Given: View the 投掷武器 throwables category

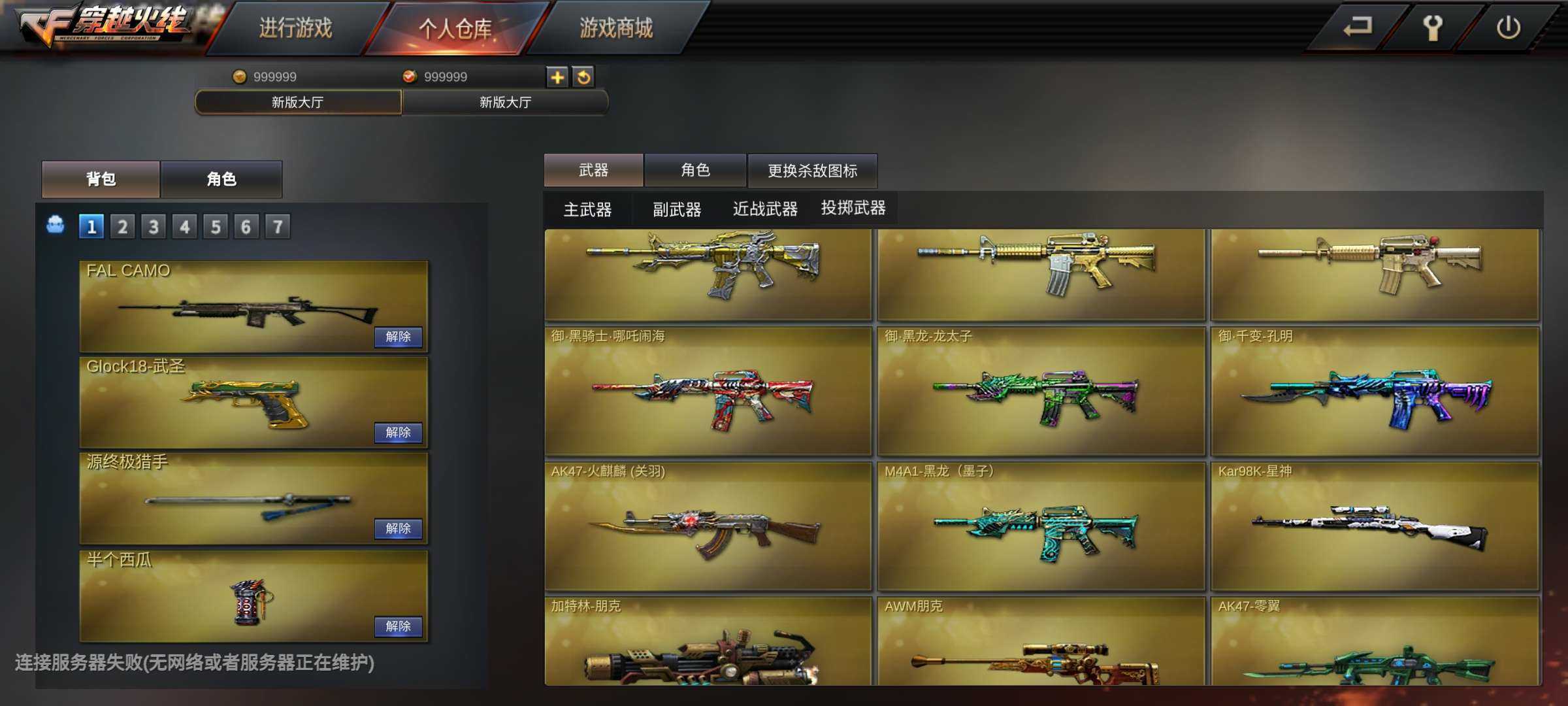Looking at the screenshot, I should tap(853, 208).
